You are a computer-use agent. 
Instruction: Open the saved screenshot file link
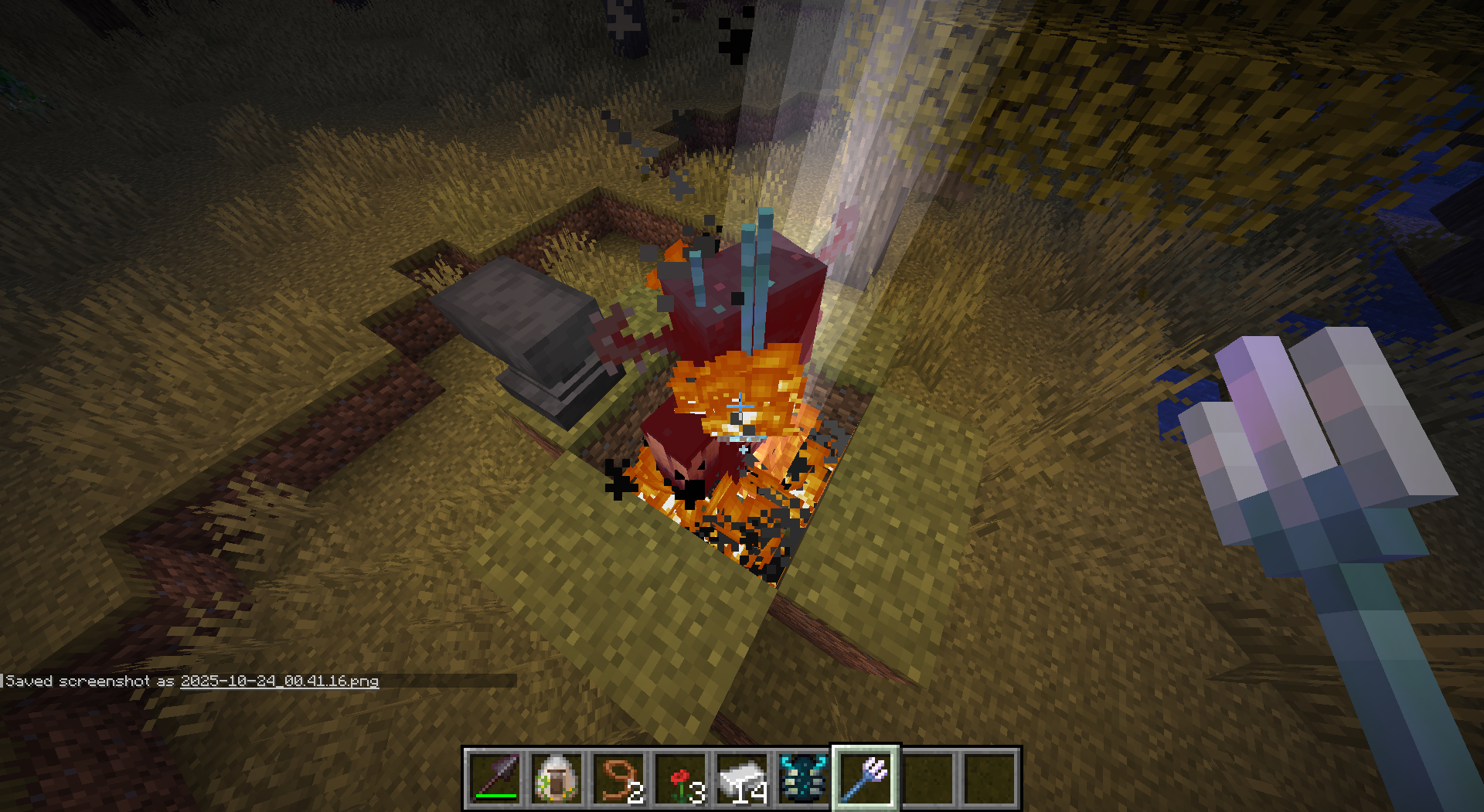[x=280, y=681]
